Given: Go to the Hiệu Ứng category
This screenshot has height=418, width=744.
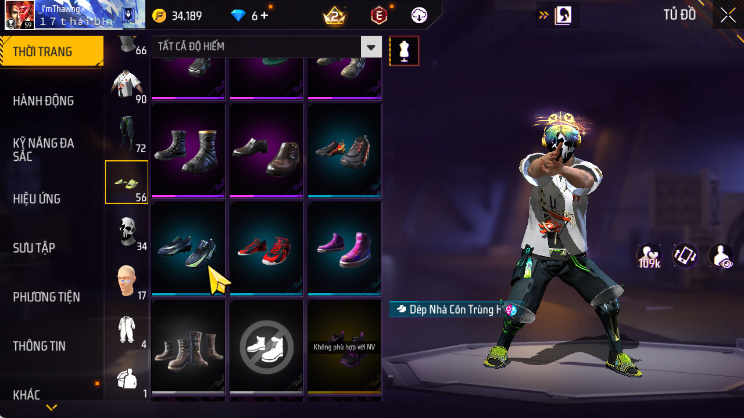Looking at the screenshot, I should 40,198.
